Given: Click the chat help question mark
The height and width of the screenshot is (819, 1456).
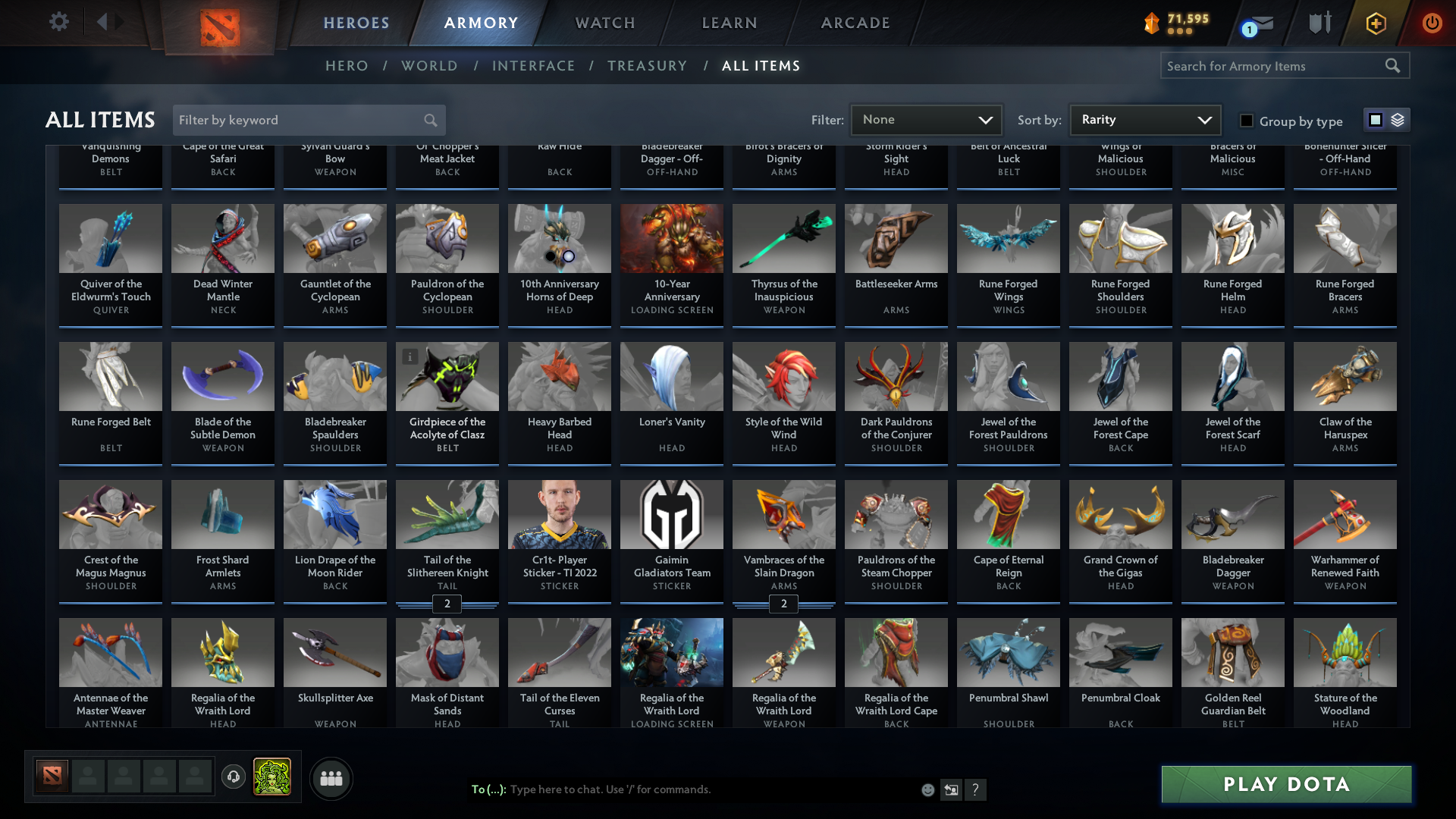Looking at the screenshot, I should [x=976, y=789].
